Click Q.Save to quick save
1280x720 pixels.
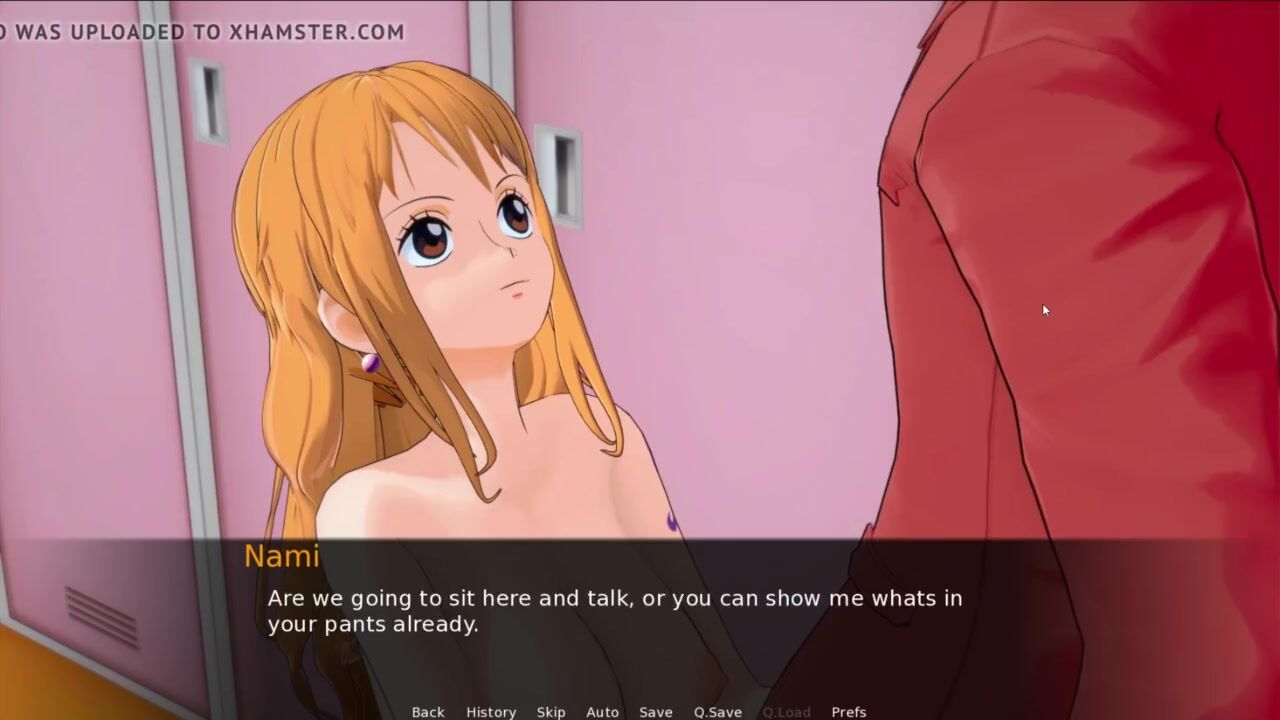click(718, 712)
